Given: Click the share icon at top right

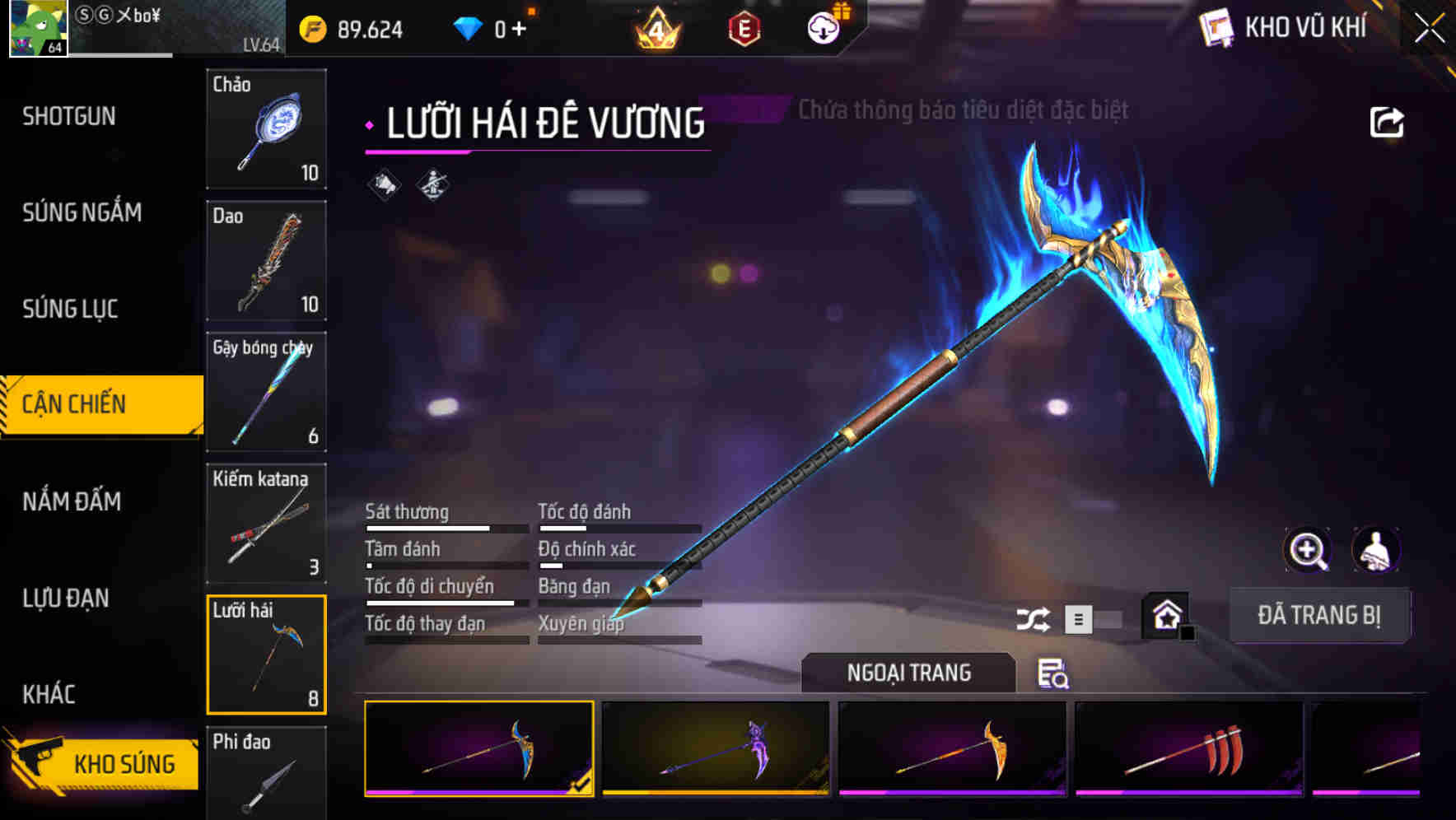Looking at the screenshot, I should pyautogui.click(x=1388, y=121).
